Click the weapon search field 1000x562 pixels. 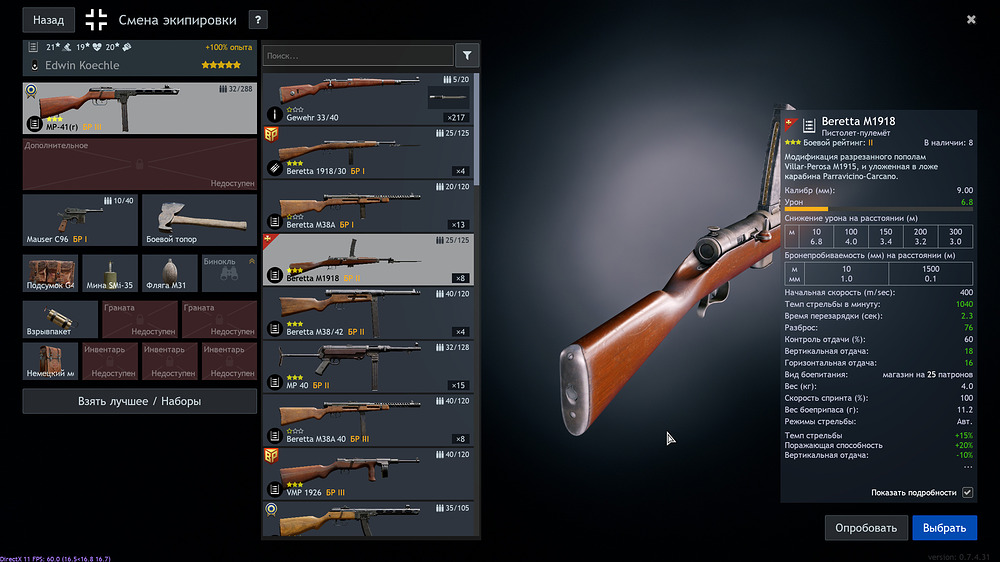(x=358, y=56)
